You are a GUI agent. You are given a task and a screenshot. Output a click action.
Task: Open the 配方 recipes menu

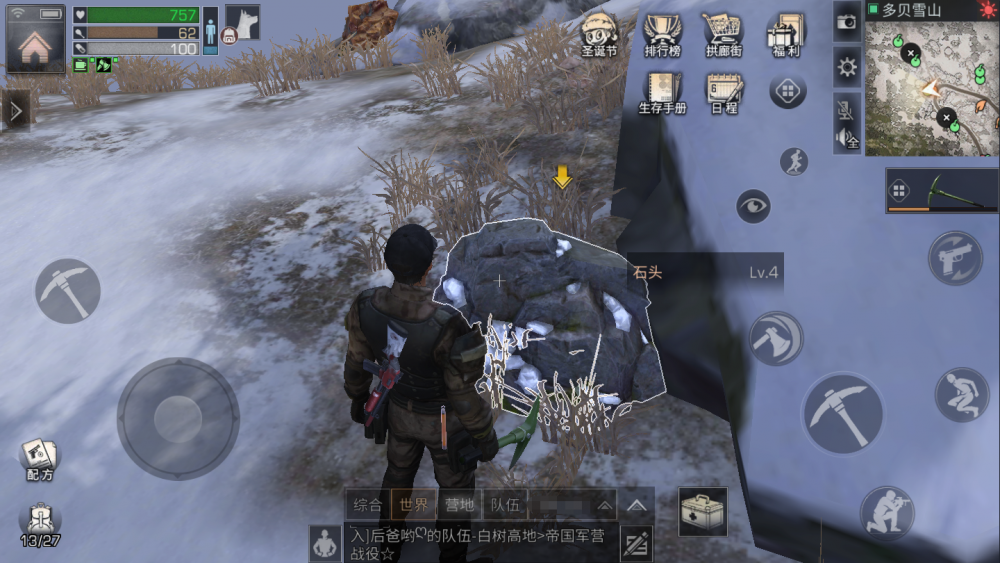[x=39, y=460]
